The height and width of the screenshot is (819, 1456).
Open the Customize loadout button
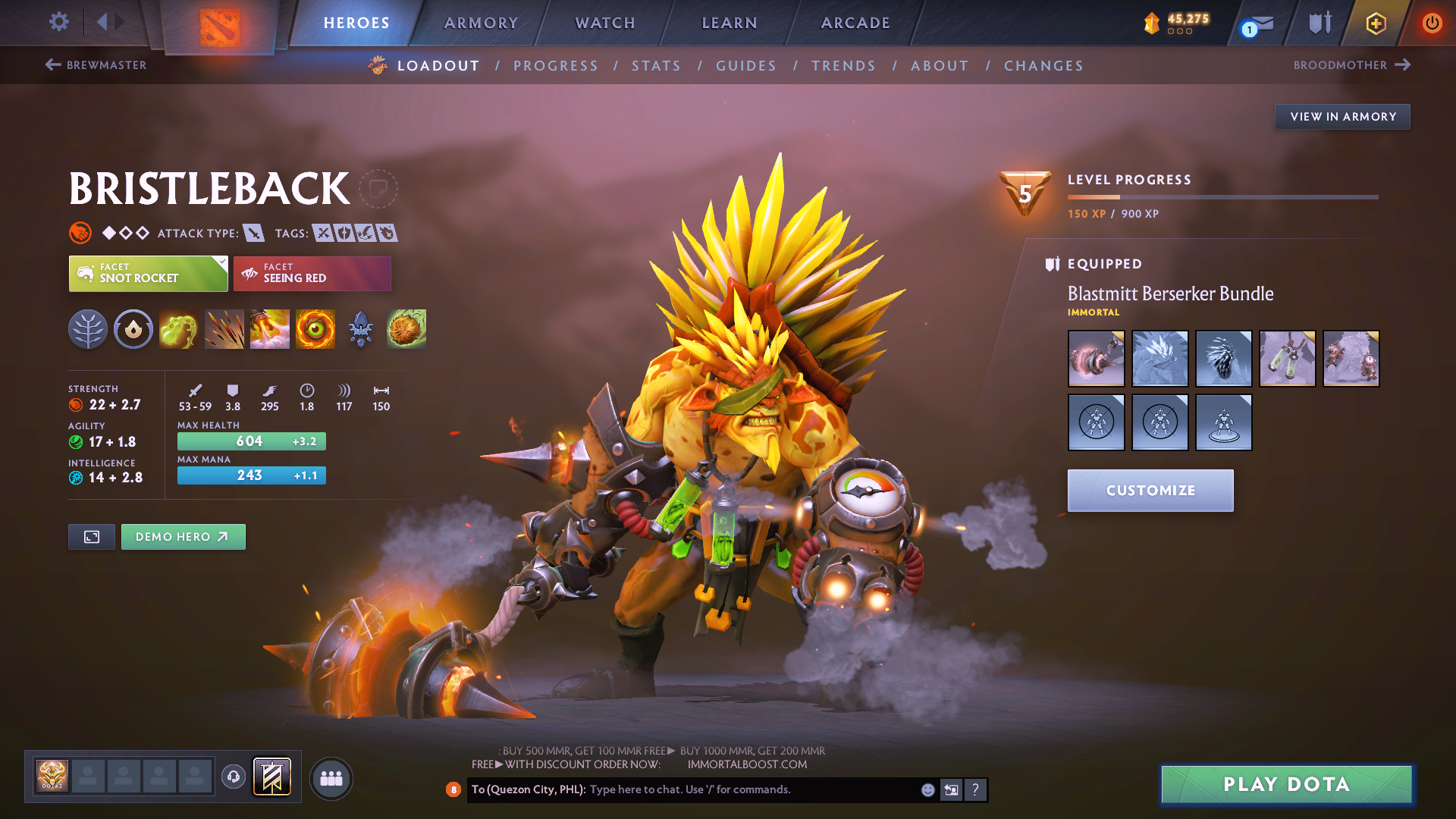coord(1150,491)
